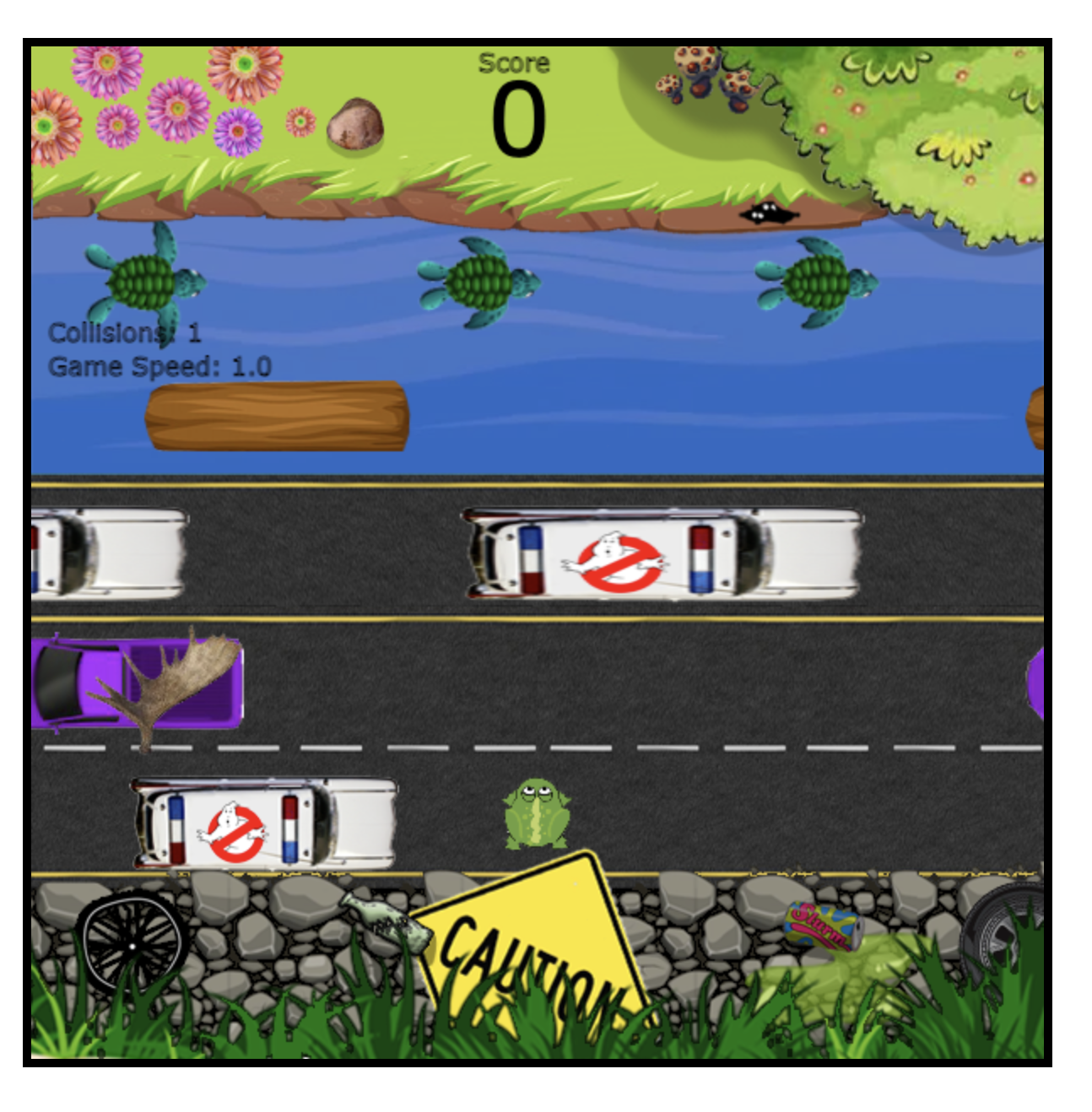Select the green bottle beside the caution sign
The height and width of the screenshot is (1112, 1092).
point(384,920)
